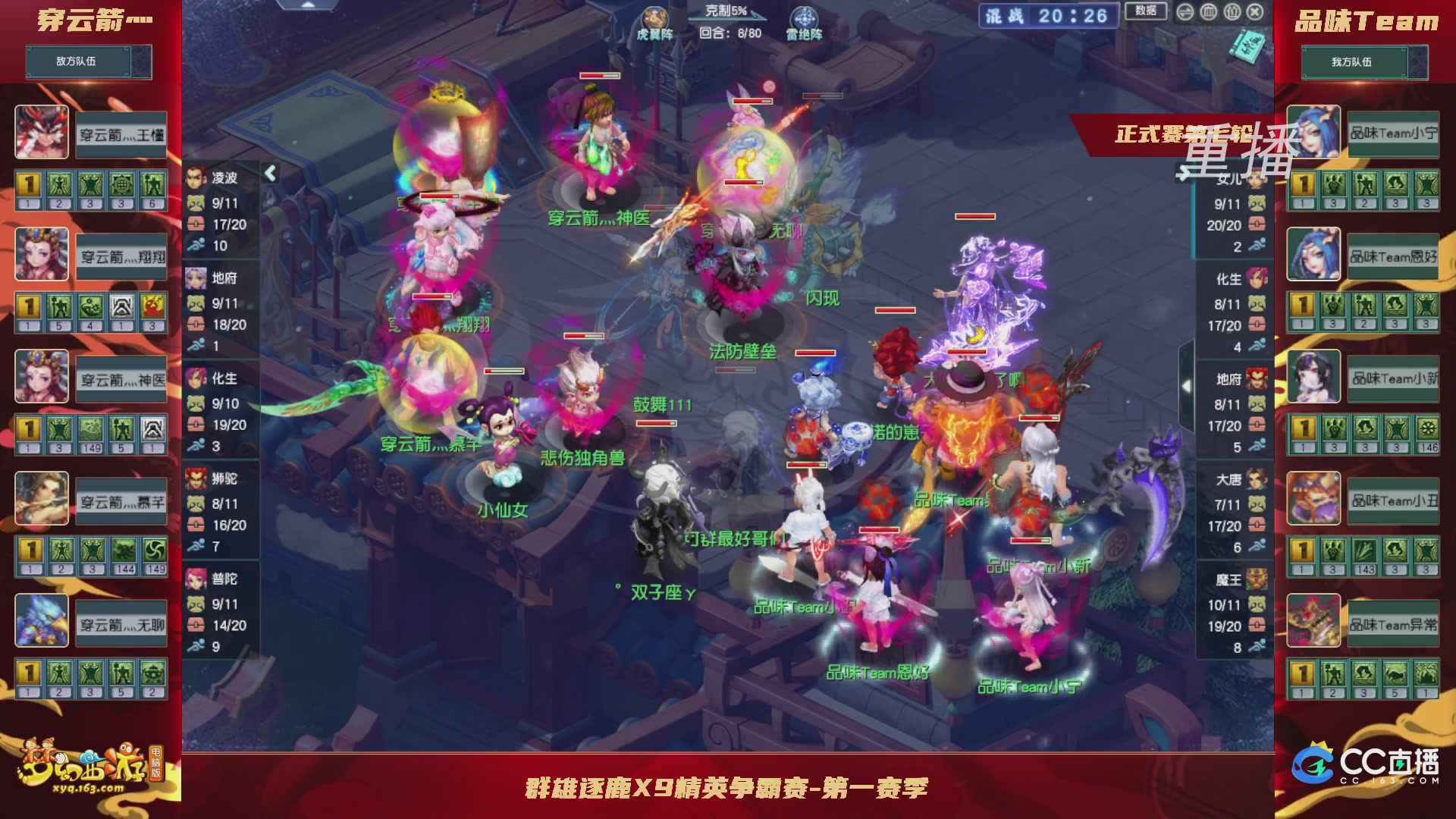
Task: Click the 魔王 head icon in right panel
Action: (1259, 579)
